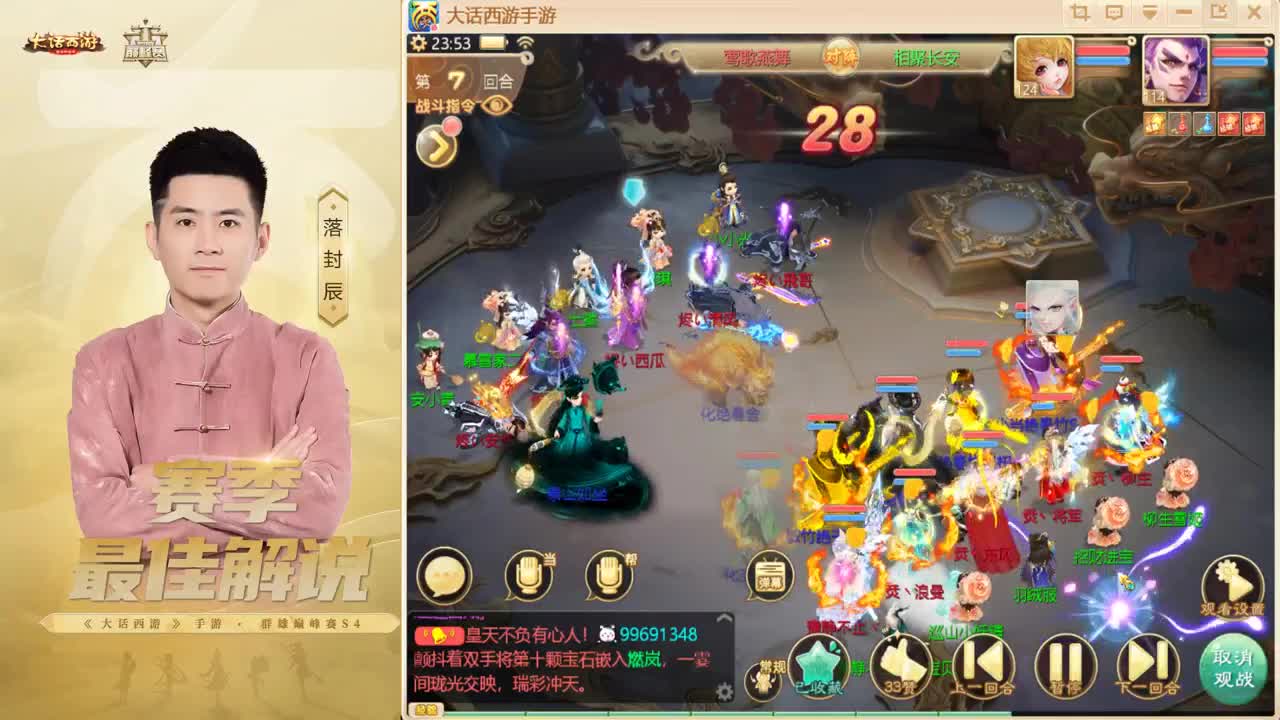The image size is (1280, 720).
Task: Click the first microphone voice icon
Action: pos(527,576)
